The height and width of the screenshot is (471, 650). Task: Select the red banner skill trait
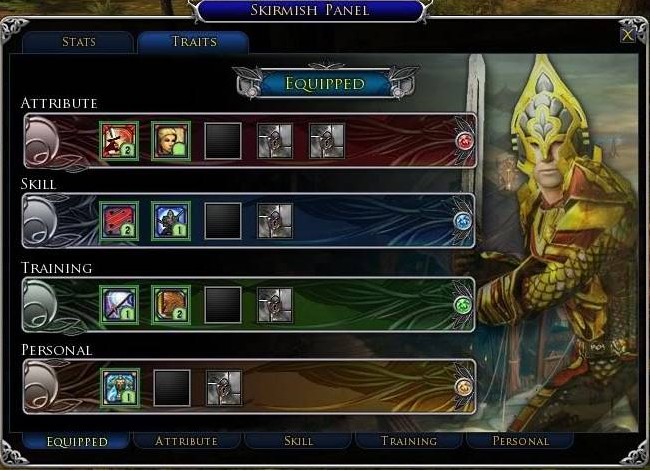pyautogui.click(x=119, y=221)
